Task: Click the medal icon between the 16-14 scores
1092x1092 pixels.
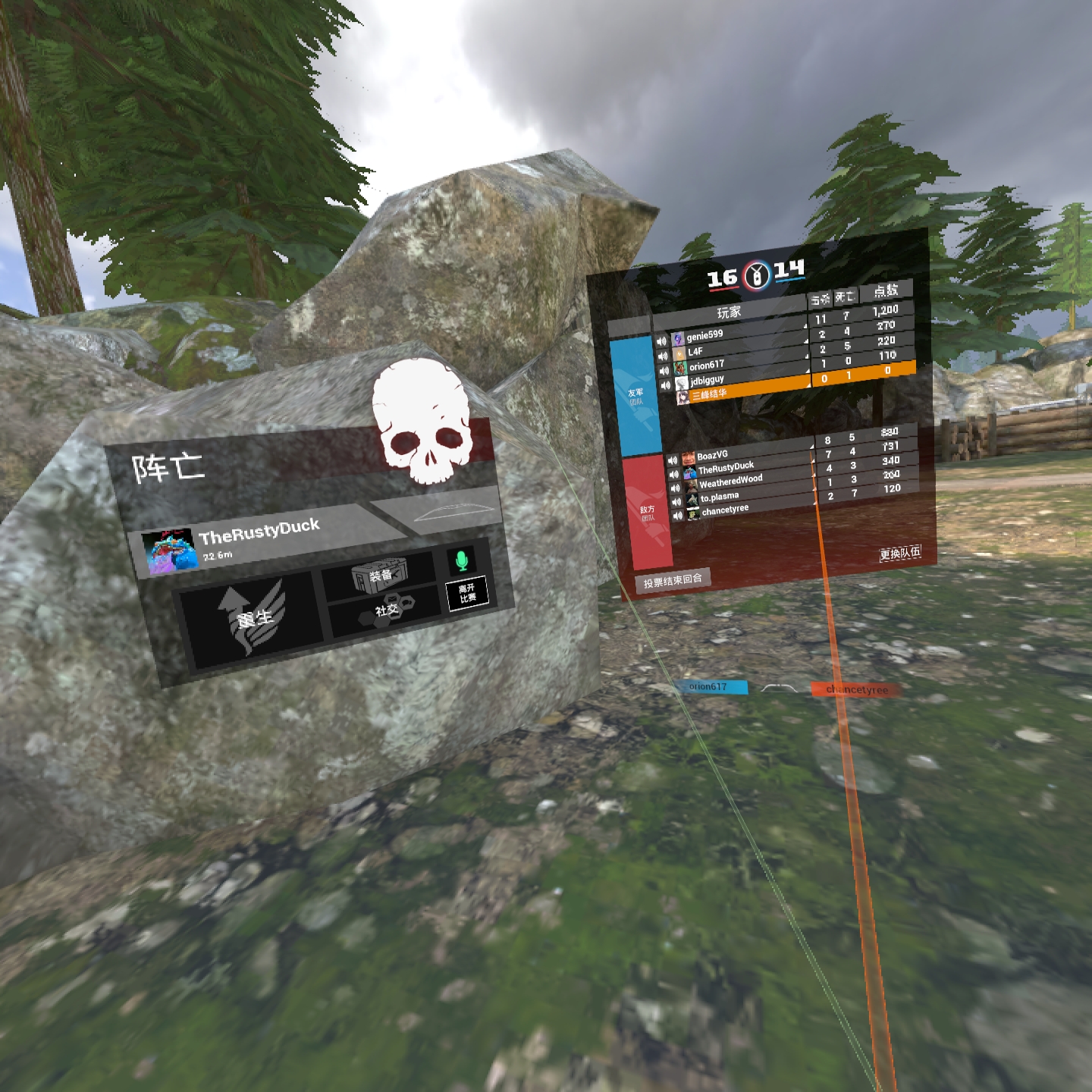Action: (x=758, y=275)
